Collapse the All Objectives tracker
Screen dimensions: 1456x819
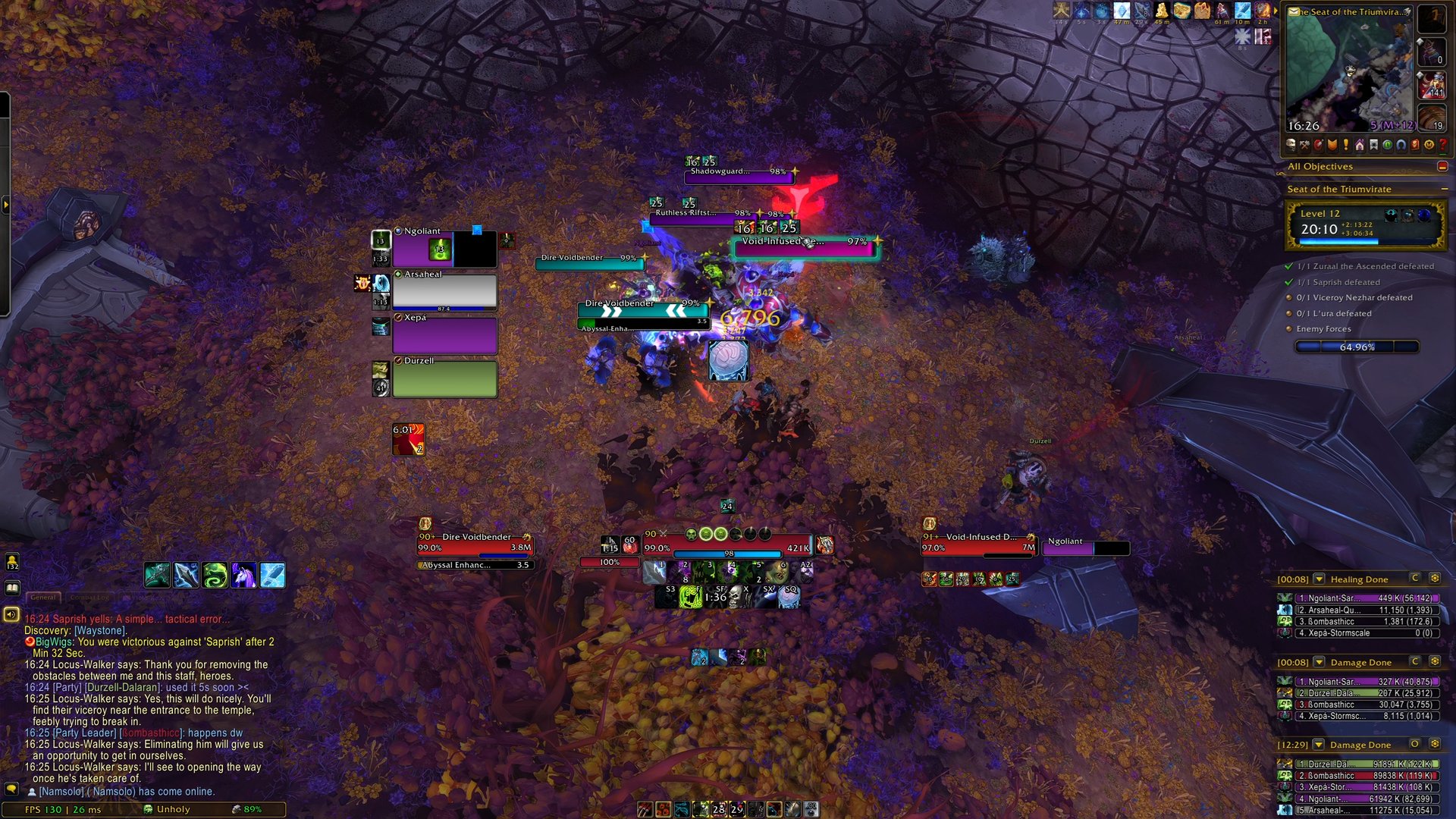(x=1442, y=167)
